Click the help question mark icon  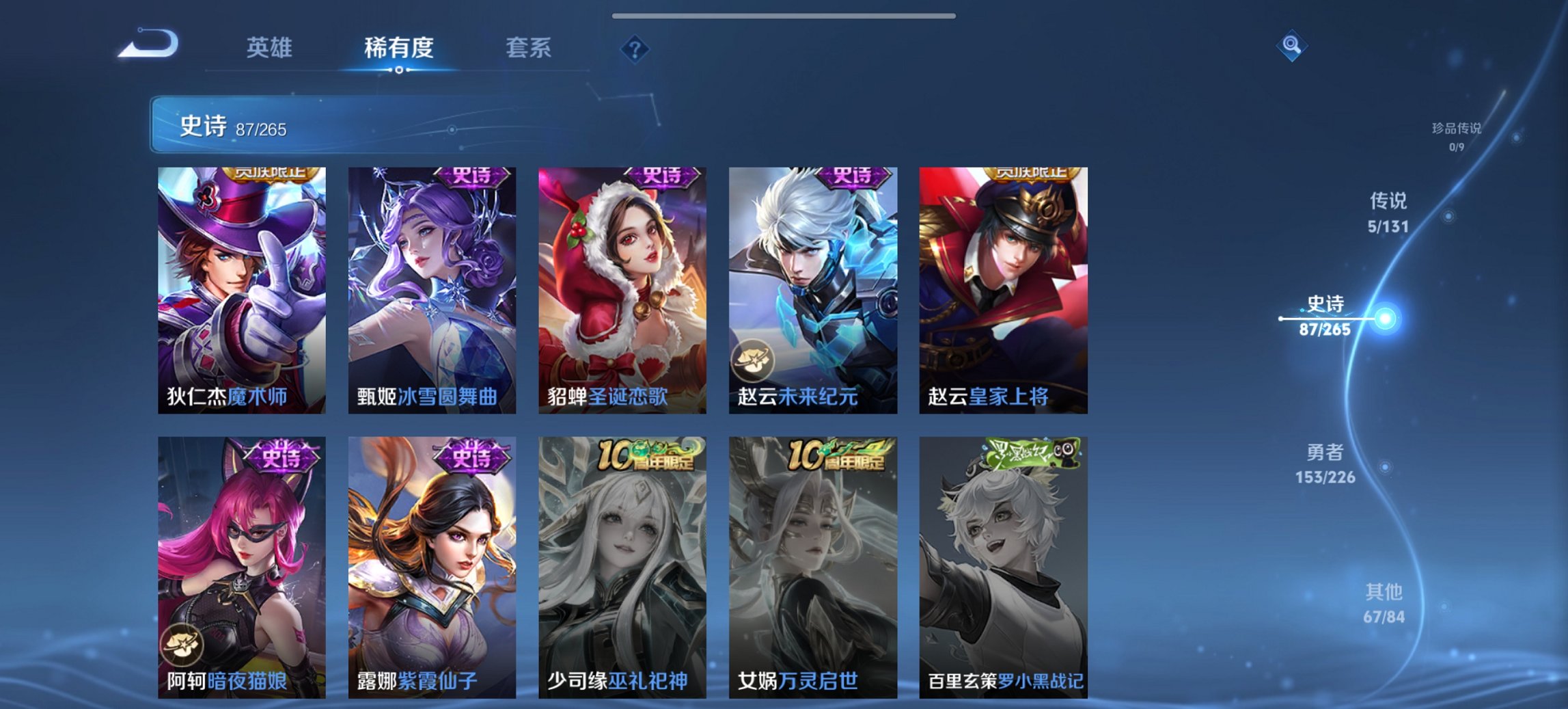click(635, 49)
